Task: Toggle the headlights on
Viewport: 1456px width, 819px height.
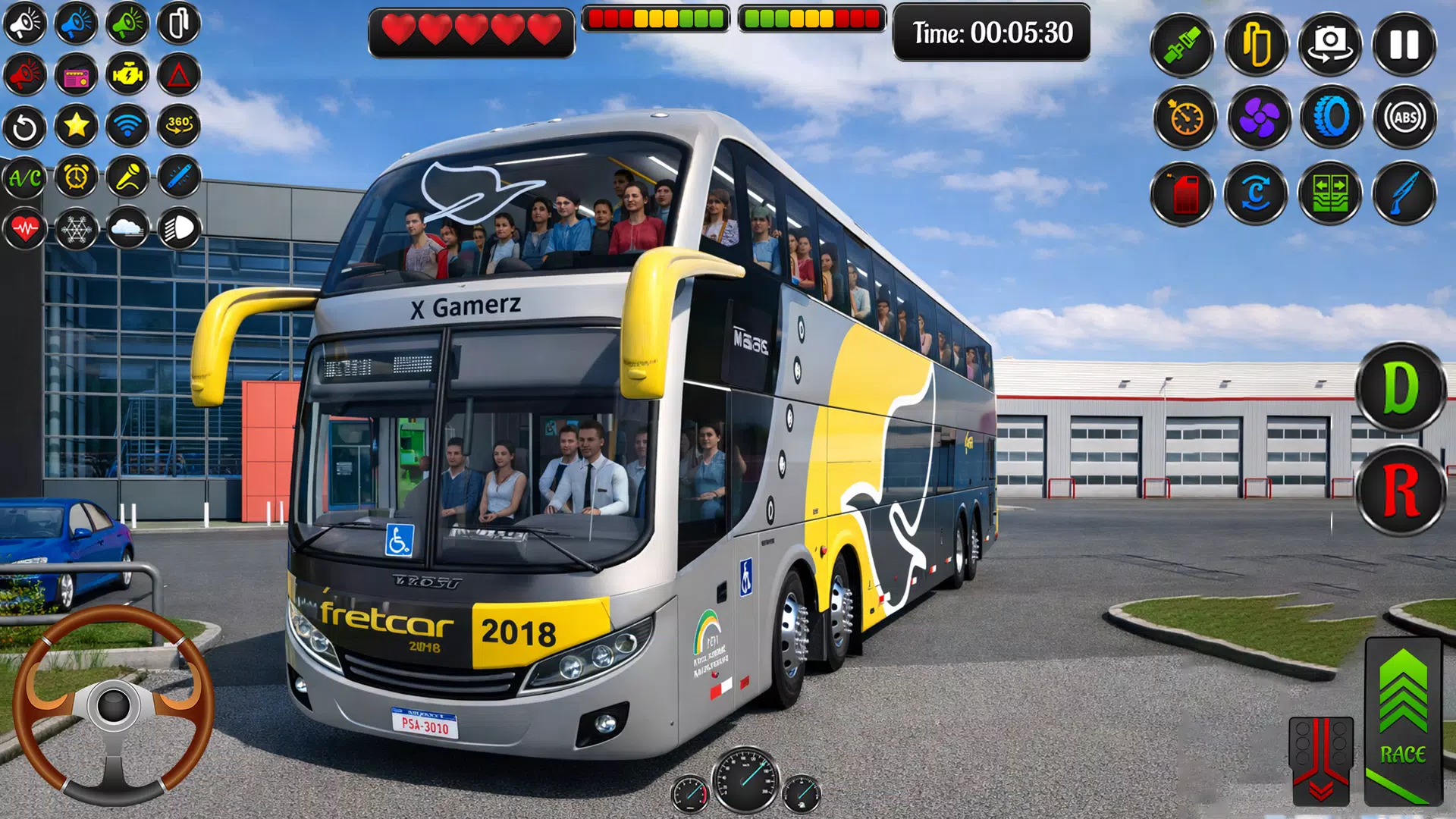Action: (177, 230)
